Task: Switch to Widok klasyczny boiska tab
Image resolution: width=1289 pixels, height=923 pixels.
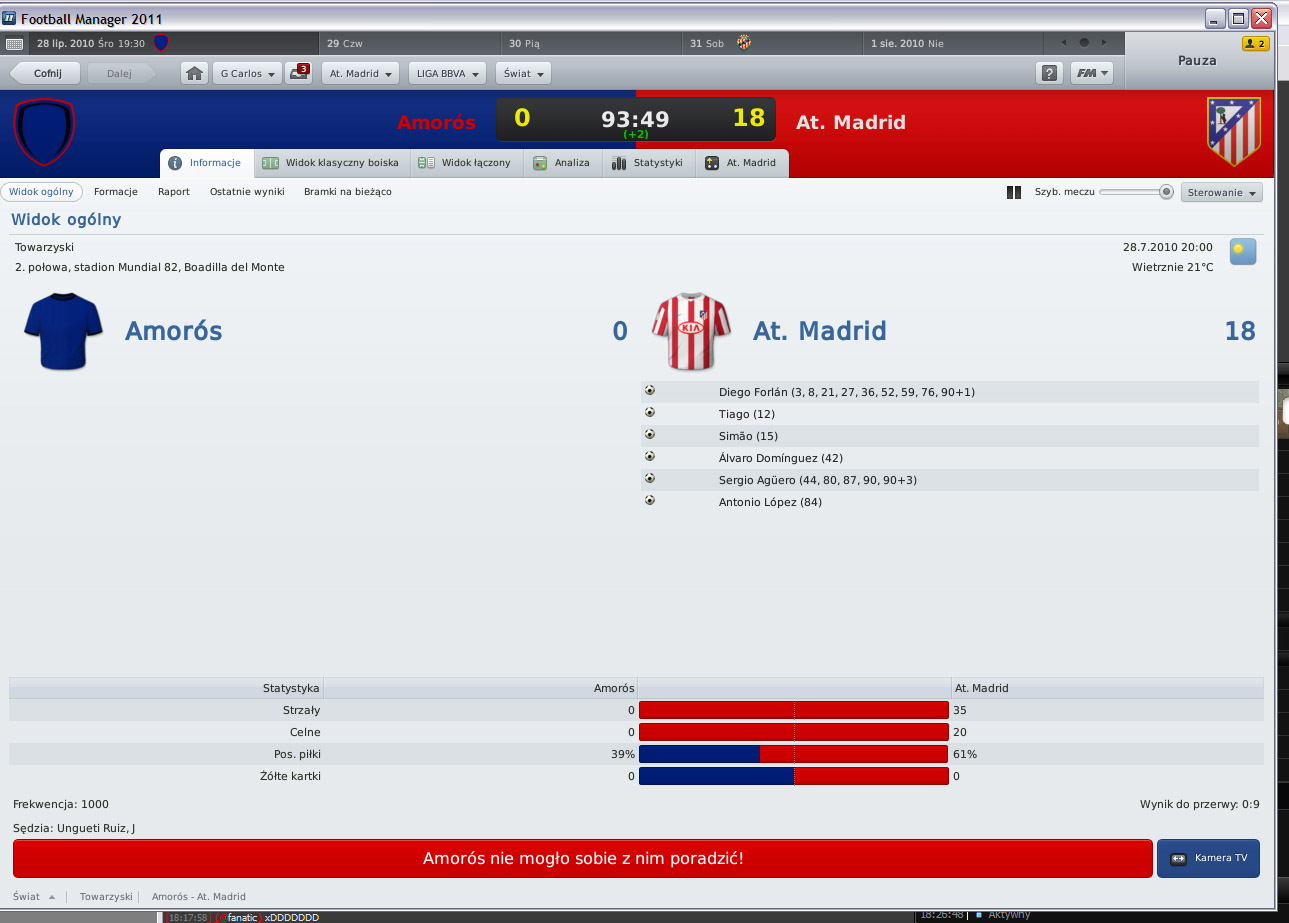Action: click(332, 163)
